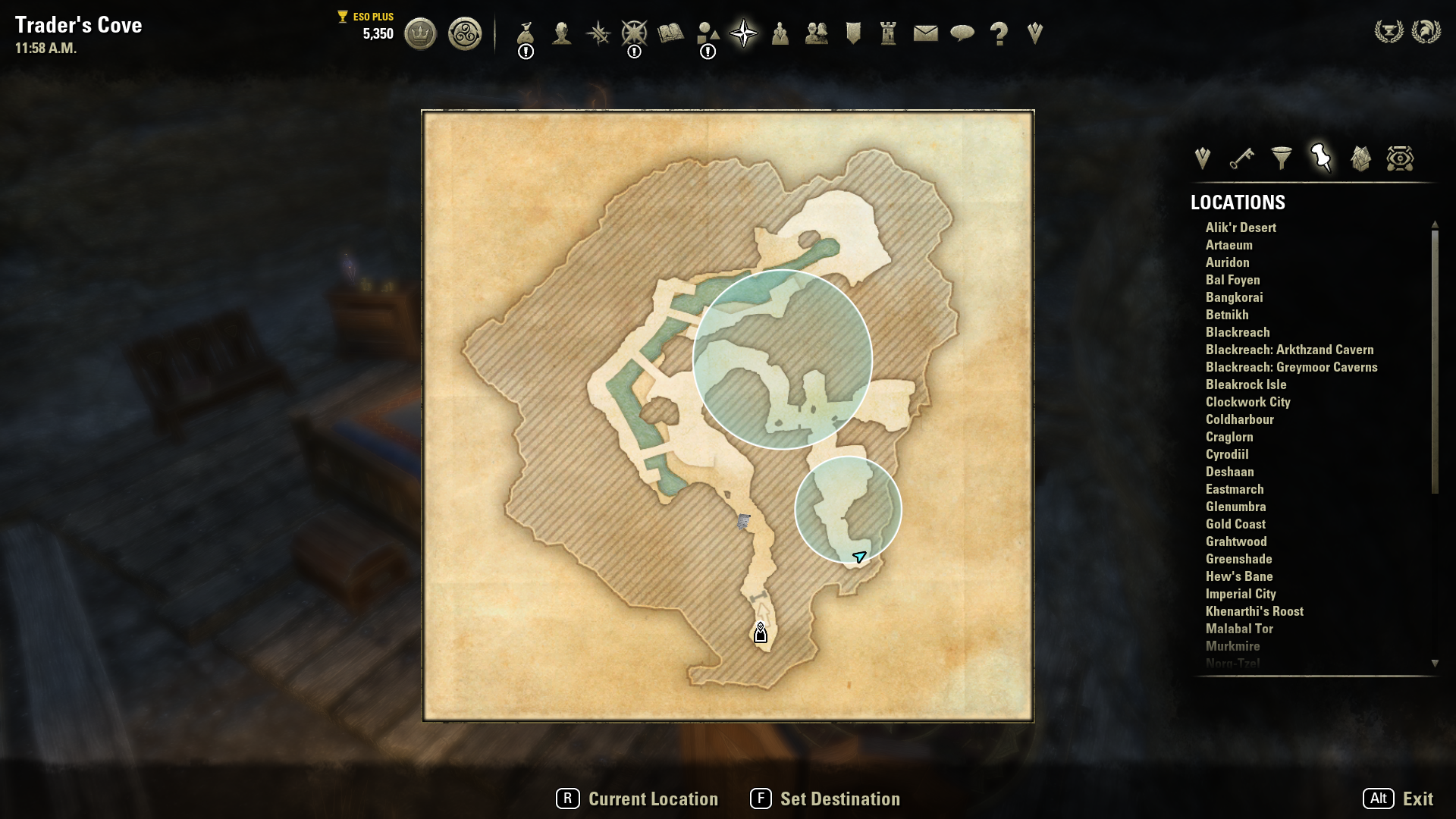
Task: Open the guild shield menu
Action: pyautogui.click(x=853, y=33)
